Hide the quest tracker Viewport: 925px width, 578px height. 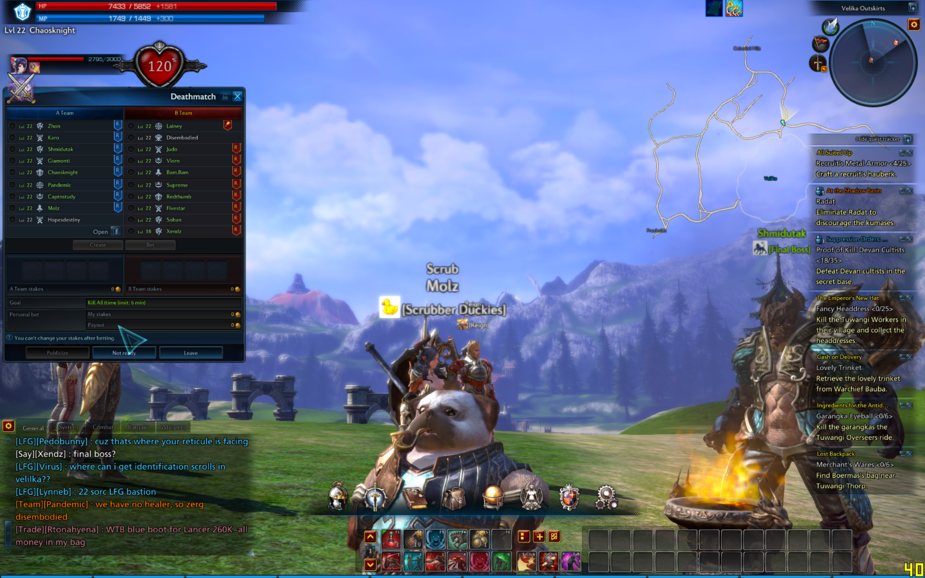908,139
